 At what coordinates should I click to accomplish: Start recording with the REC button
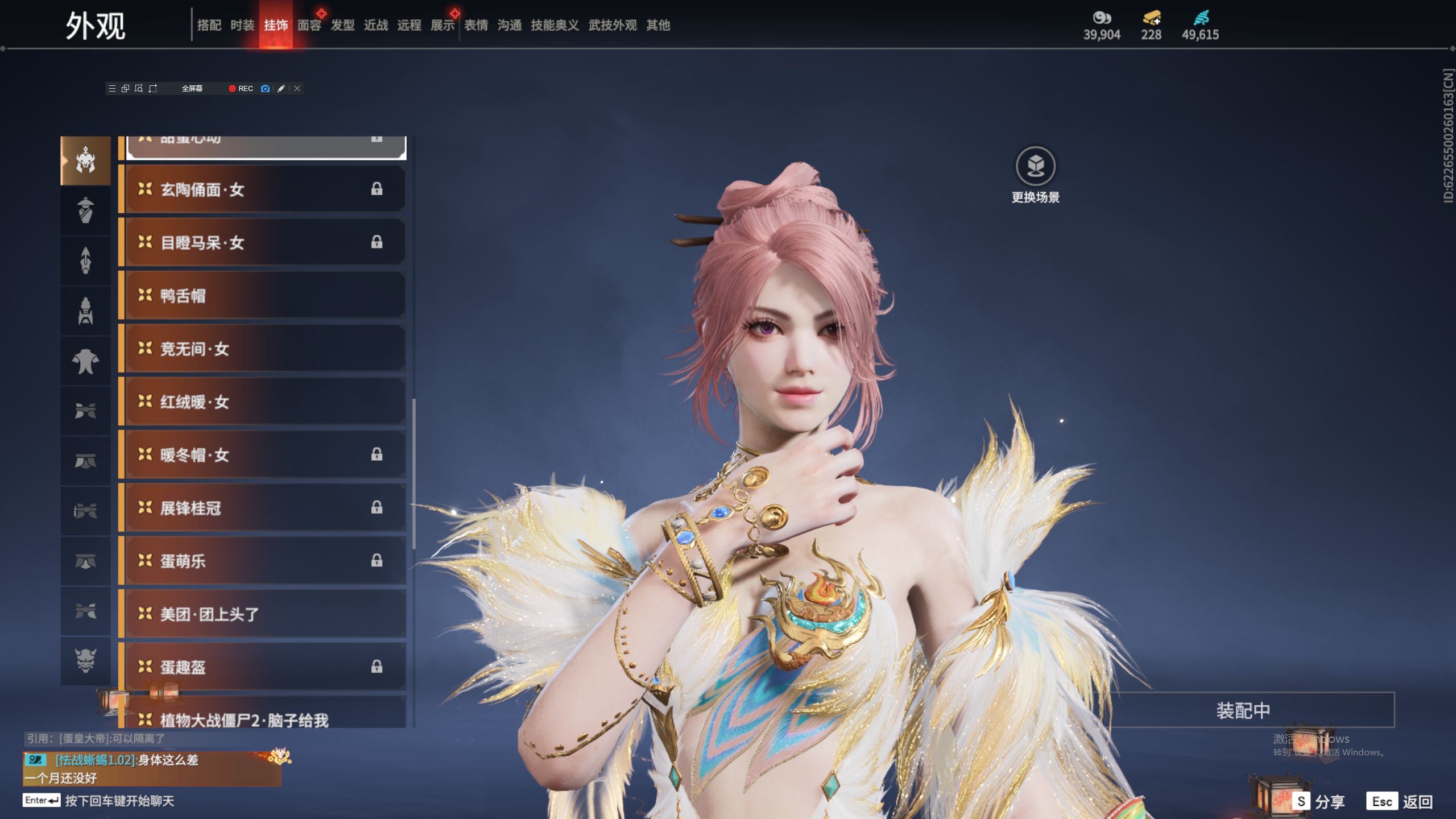click(241, 88)
